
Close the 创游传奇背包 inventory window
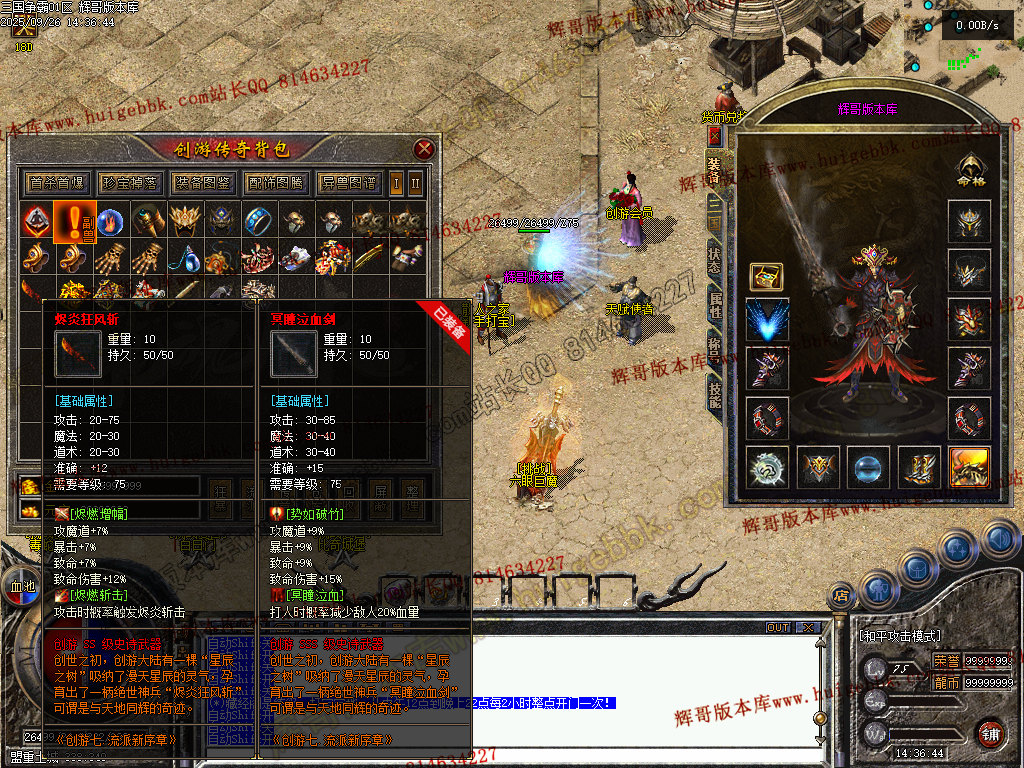click(x=424, y=150)
